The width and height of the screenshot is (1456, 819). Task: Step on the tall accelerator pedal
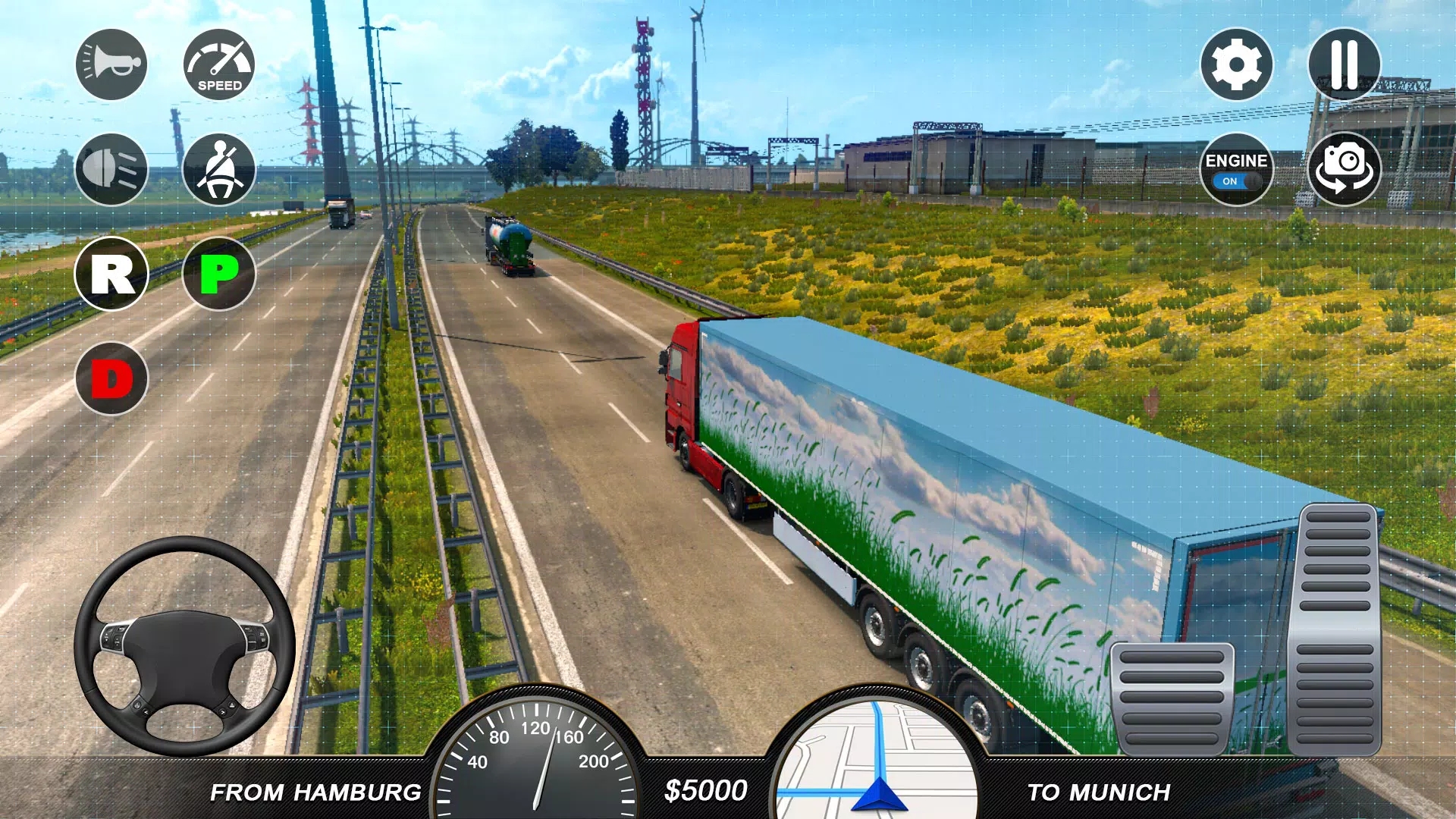tap(1335, 628)
